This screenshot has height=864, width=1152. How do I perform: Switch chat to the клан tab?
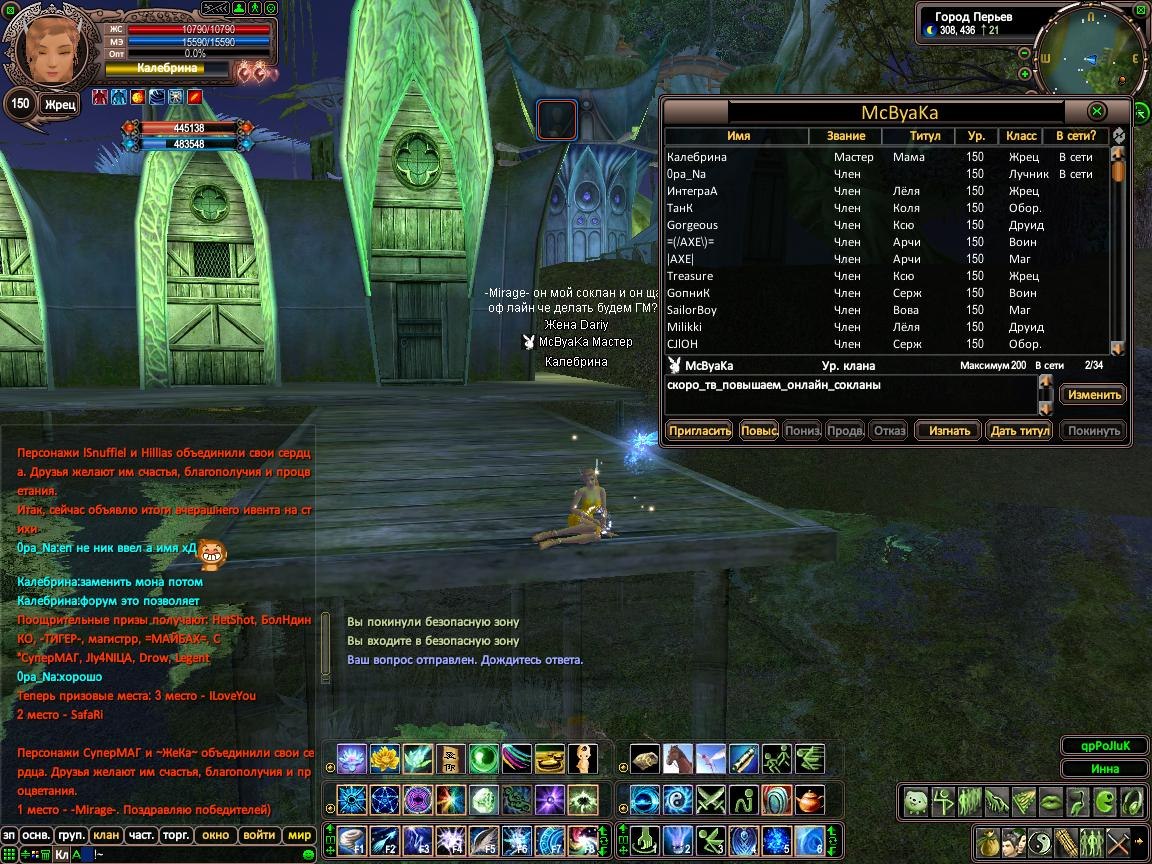[105, 835]
